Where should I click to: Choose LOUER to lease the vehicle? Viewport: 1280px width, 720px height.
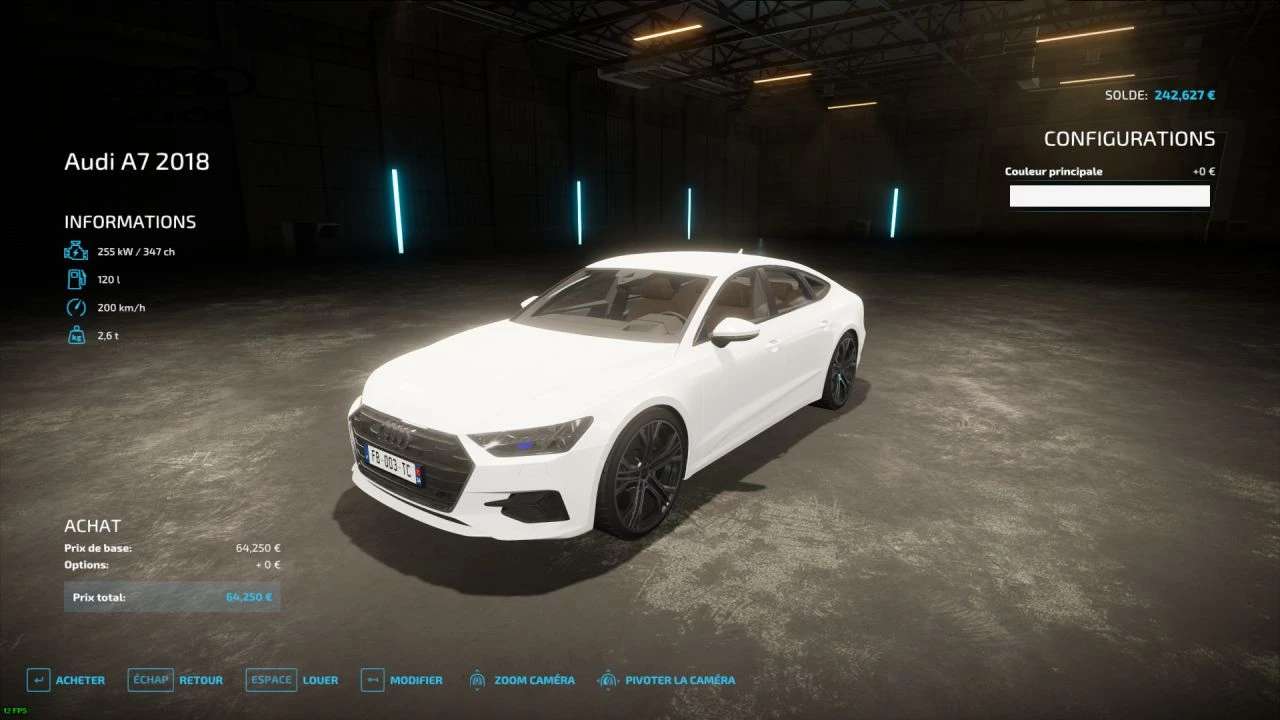(293, 680)
